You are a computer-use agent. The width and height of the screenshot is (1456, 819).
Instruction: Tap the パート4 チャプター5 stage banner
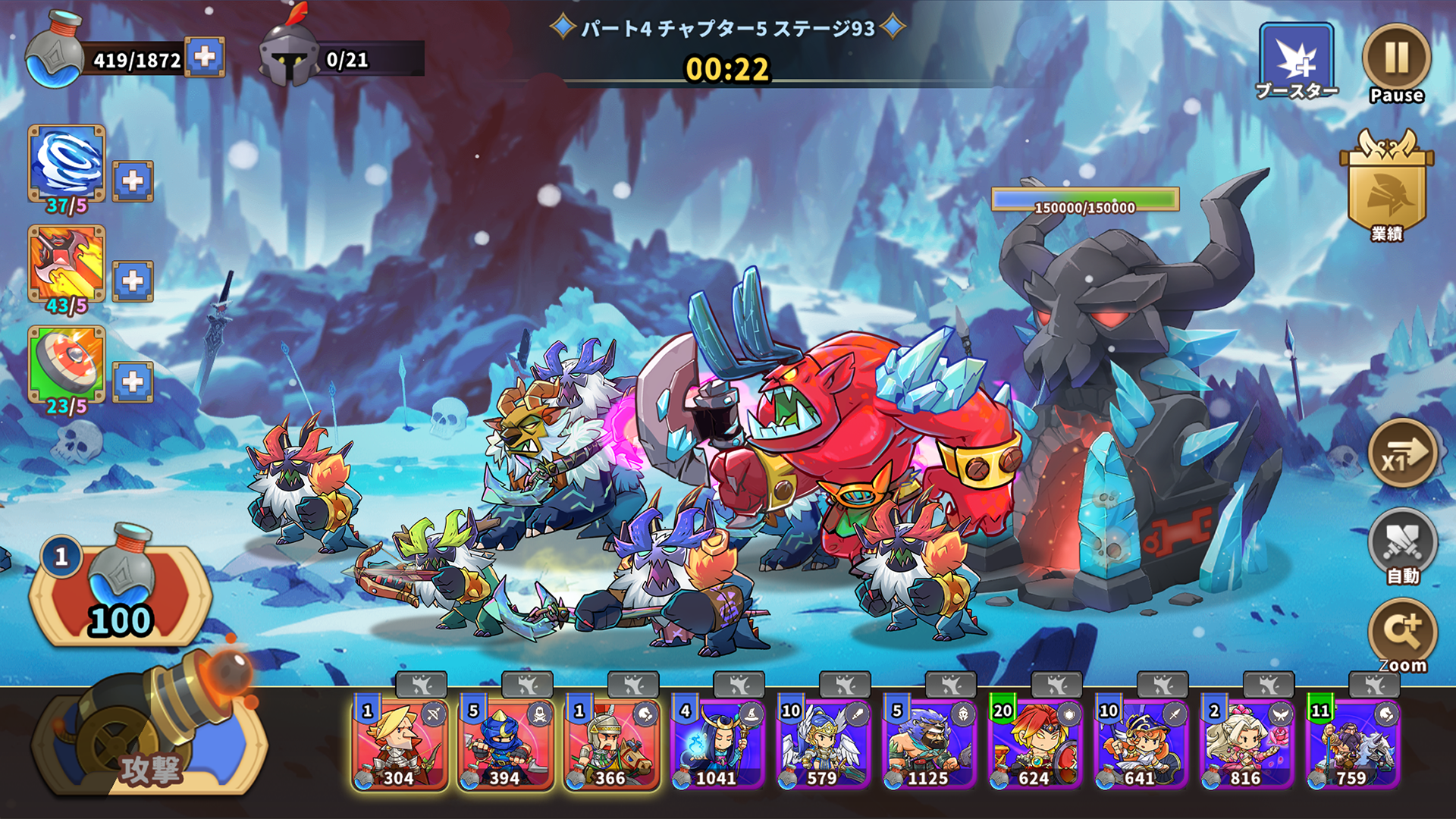[x=728, y=28]
